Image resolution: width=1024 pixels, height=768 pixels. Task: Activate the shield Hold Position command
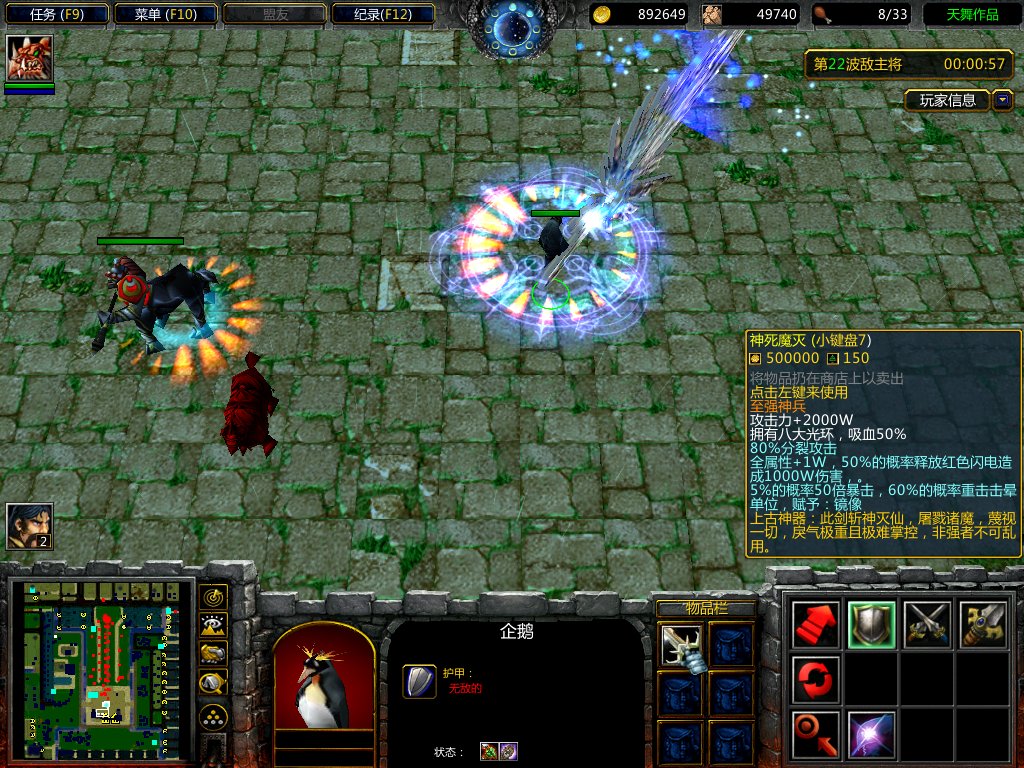tap(871, 625)
